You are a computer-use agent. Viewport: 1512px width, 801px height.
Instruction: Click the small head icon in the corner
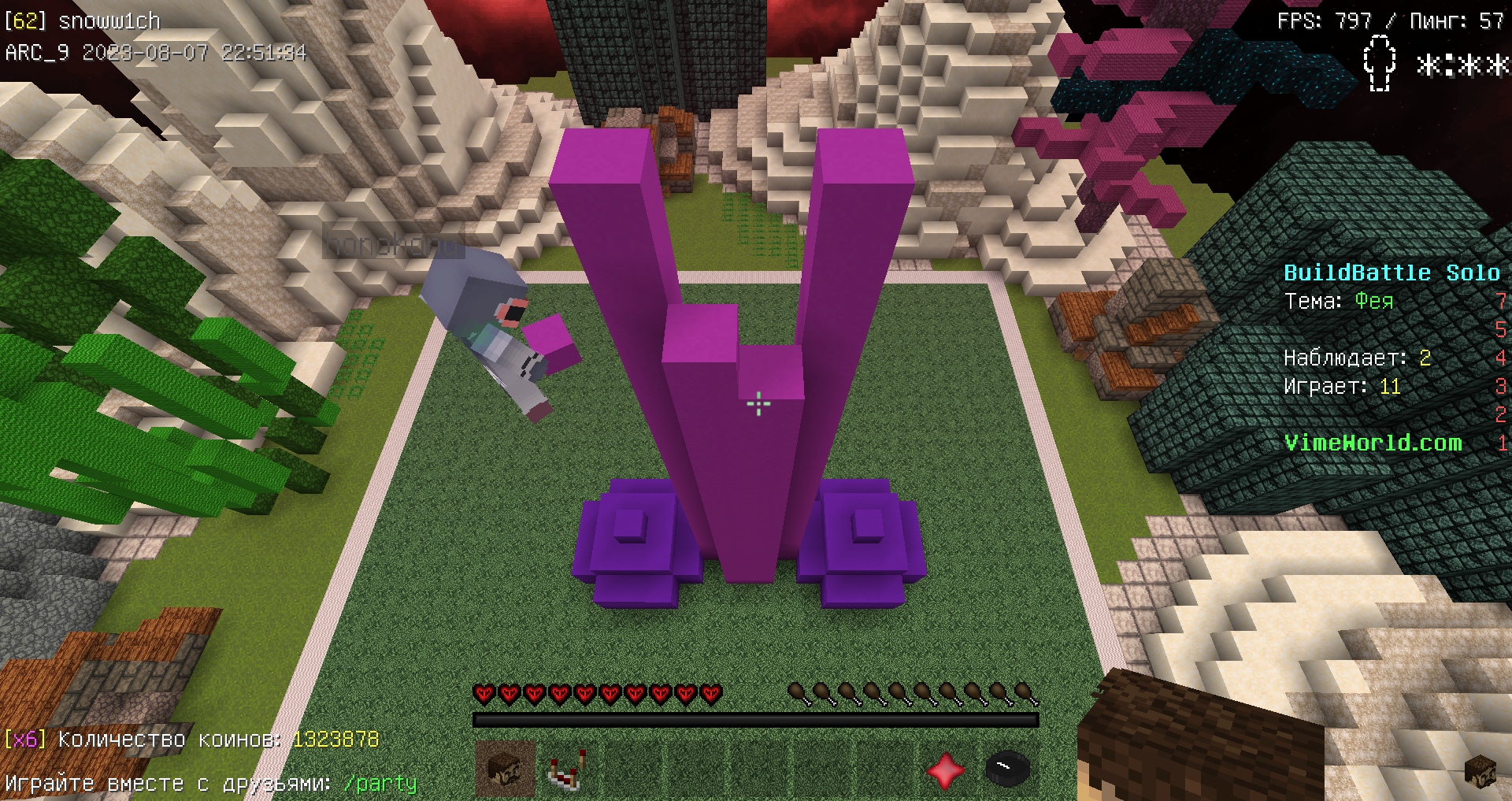(1479, 771)
